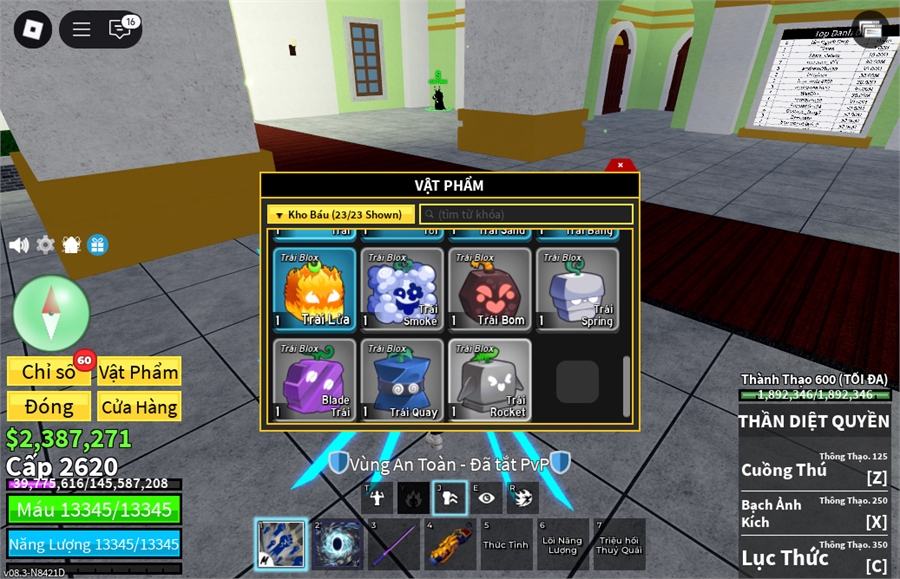The width and height of the screenshot is (900, 579).
Task: Select the Trái Lửa flame fruit
Action: [314, 289]
